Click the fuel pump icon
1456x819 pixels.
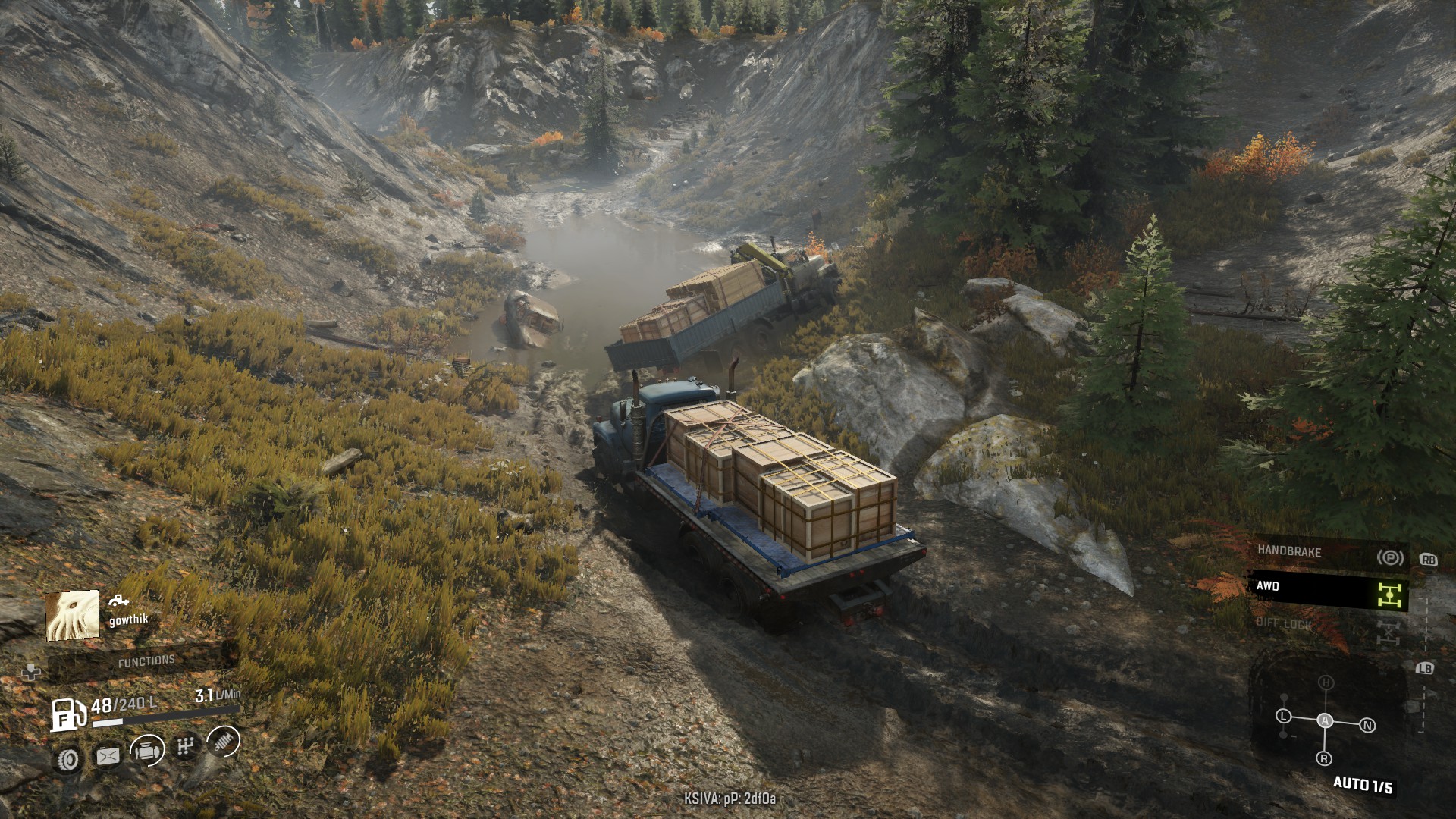click(x=67, y=714)
